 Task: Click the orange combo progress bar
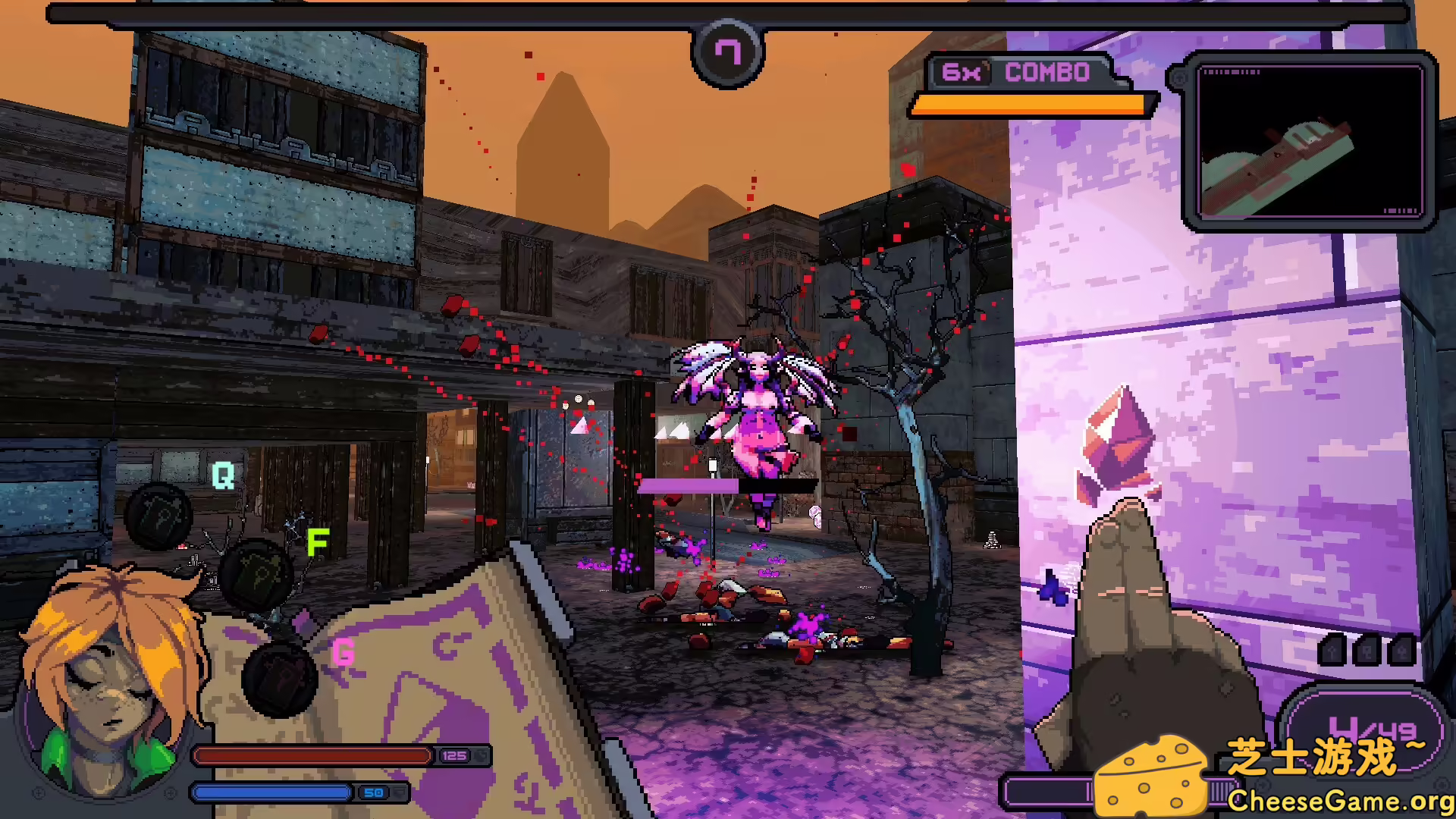pos(1031,104)
